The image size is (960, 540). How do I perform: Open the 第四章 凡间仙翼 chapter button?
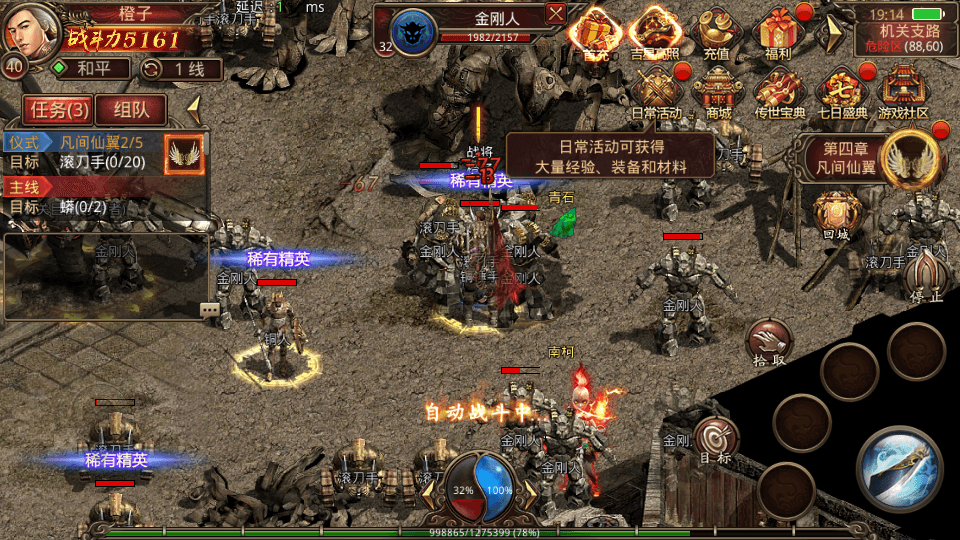point(870,160)
